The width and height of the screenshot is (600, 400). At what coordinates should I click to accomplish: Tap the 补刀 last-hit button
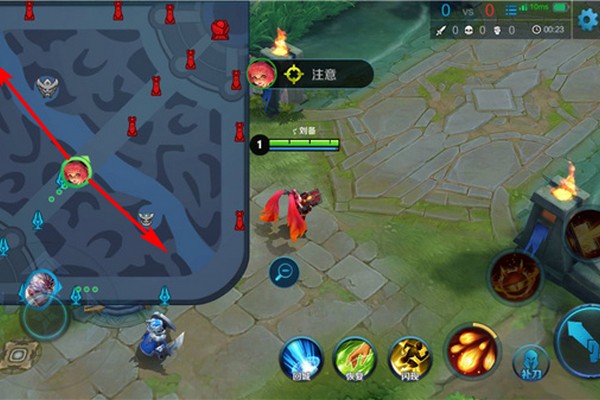pos(530,363)
